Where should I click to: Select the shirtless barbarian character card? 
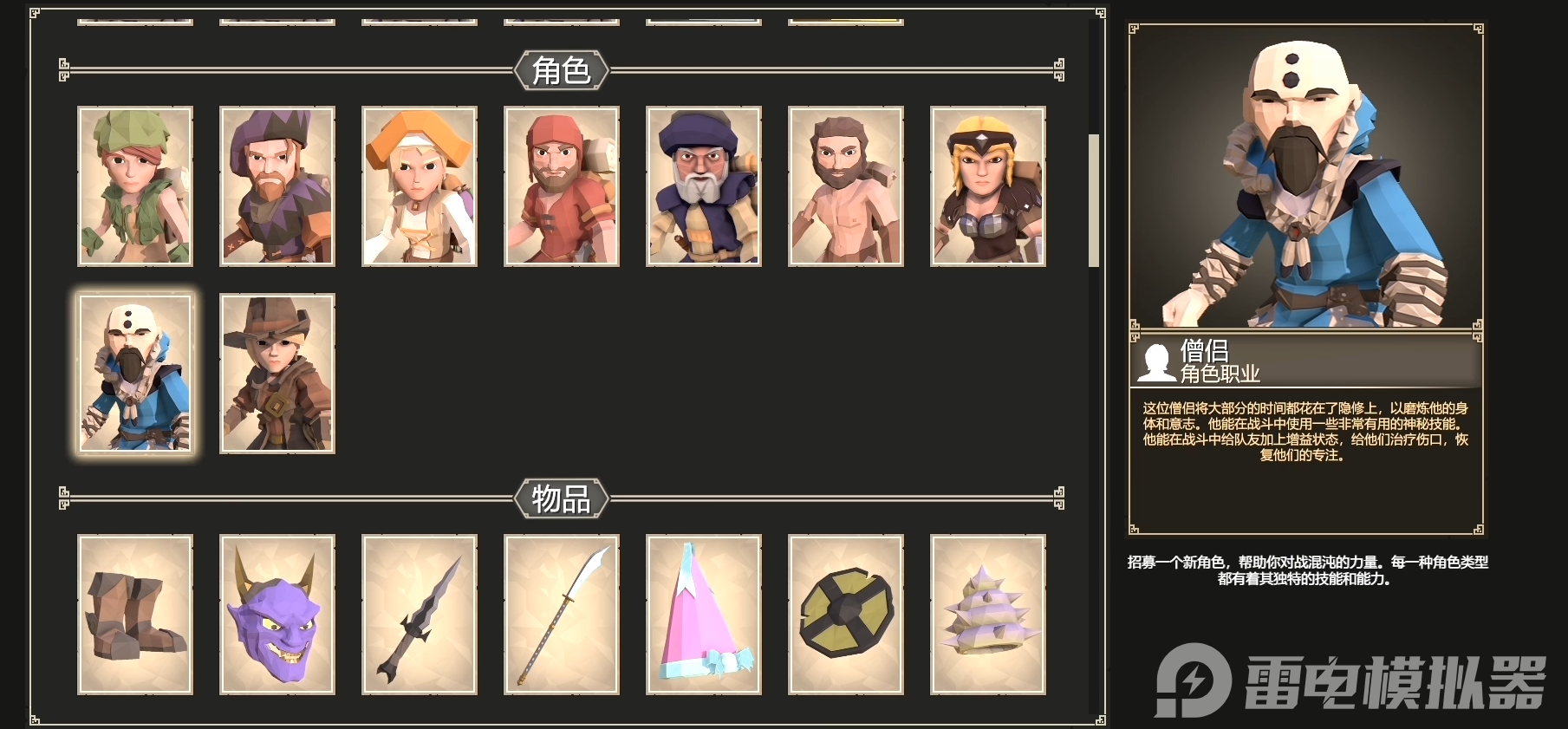pos(845,186)
